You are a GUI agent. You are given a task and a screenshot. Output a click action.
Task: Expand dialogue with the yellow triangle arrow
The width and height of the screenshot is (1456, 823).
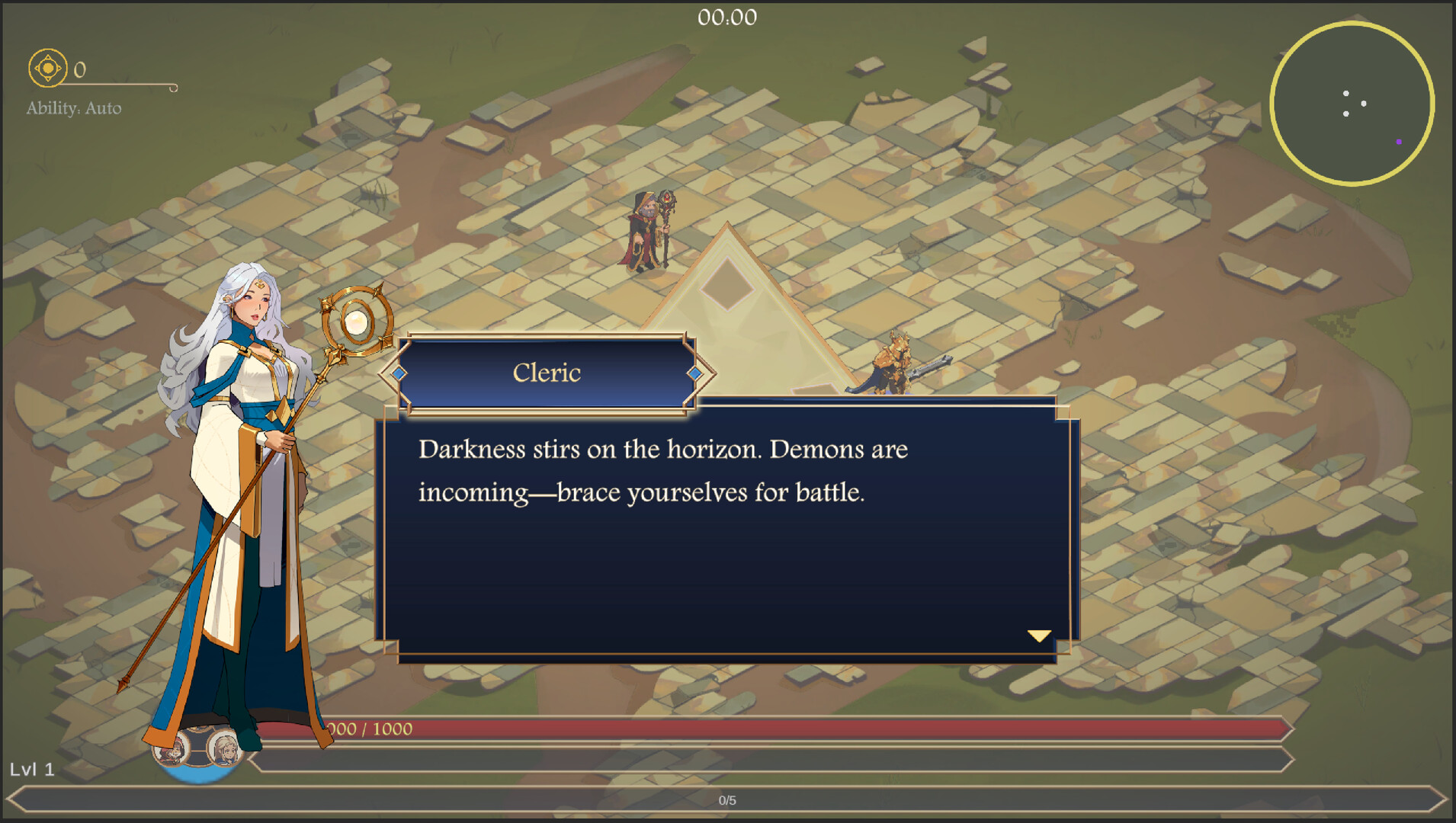coord(1039,635)
